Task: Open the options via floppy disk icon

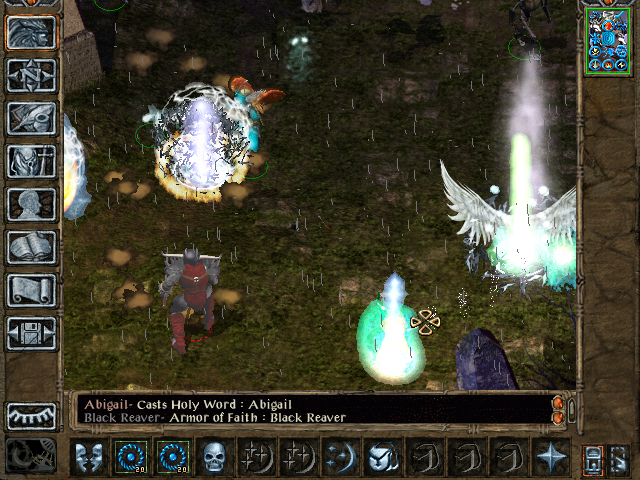Action: 31,333
